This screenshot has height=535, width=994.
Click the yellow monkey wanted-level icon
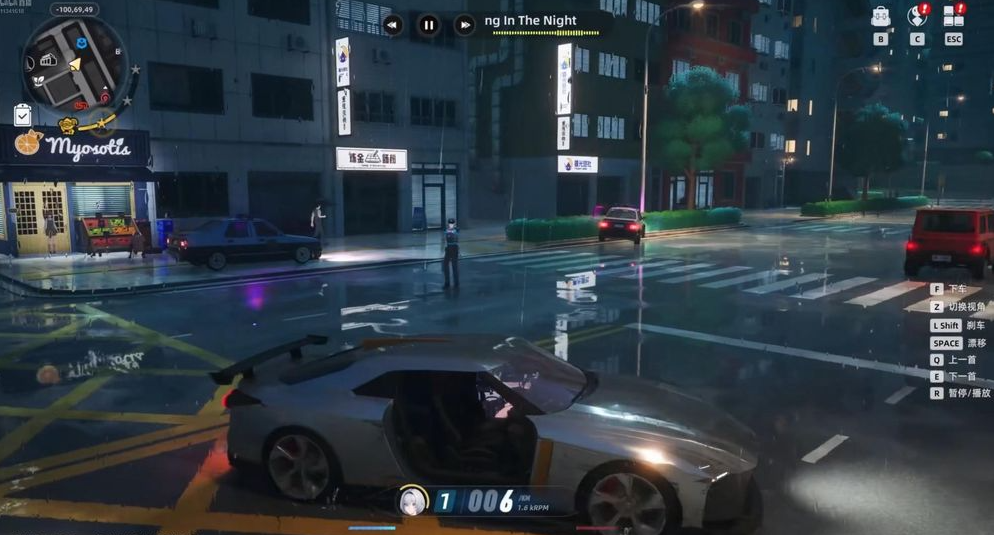tap(68, 126)
